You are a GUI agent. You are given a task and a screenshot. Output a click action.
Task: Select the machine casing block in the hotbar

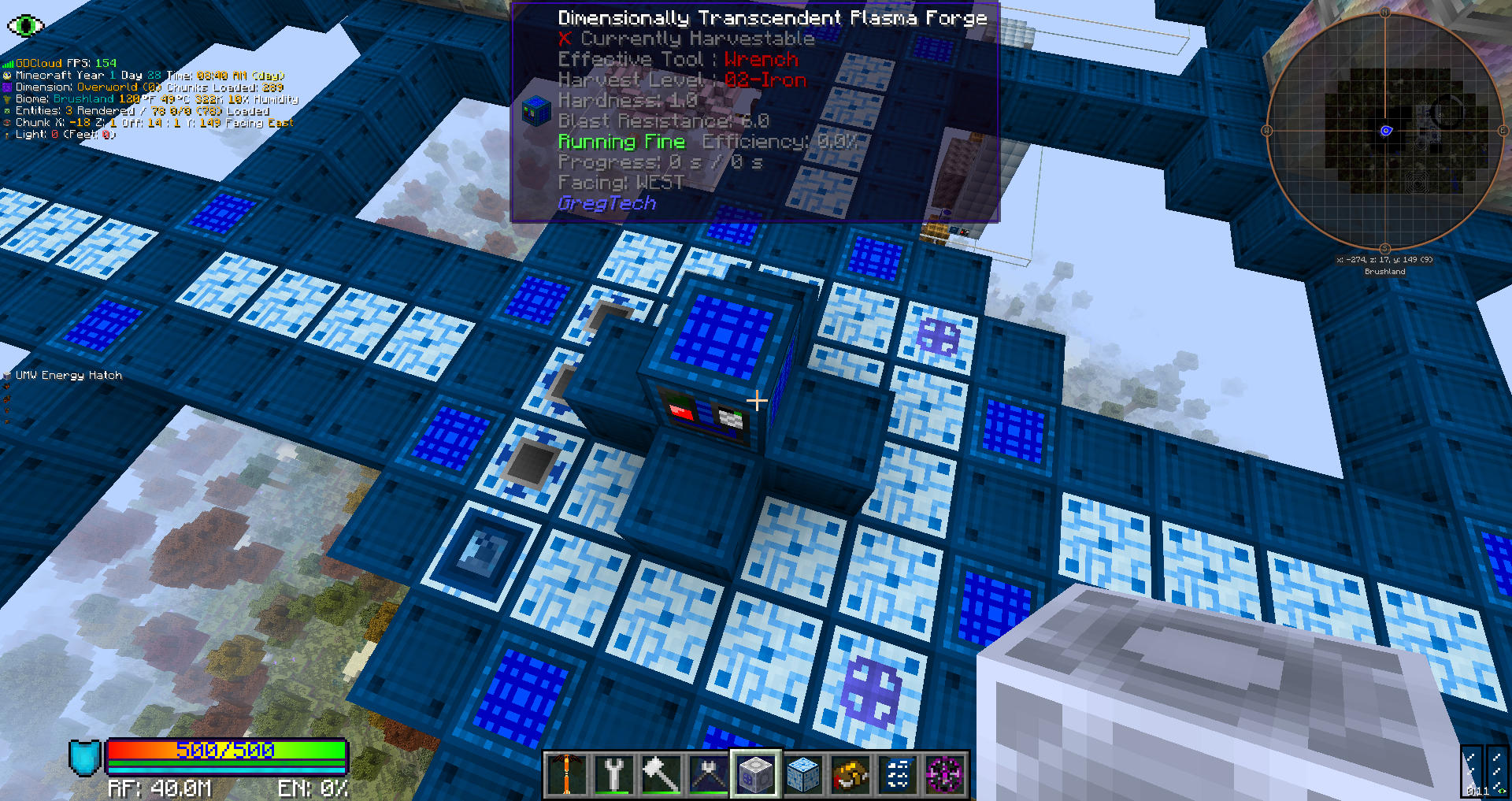click(x=755, y=774)
